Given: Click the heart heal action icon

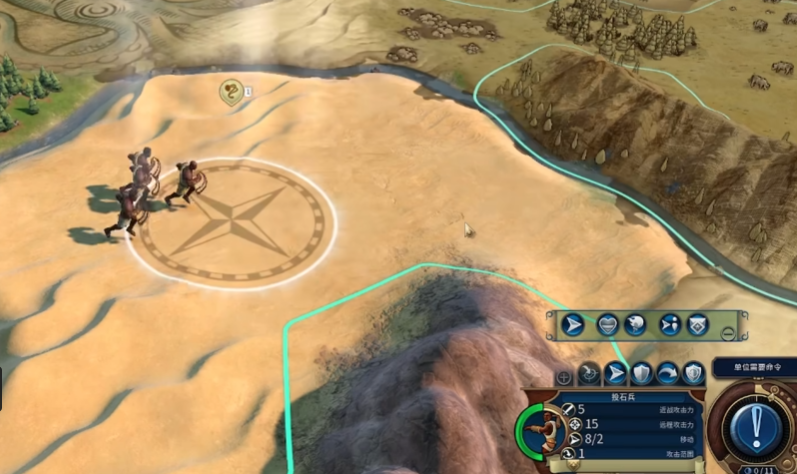Looking at the screenshot, I should click(x=608, y=325).
